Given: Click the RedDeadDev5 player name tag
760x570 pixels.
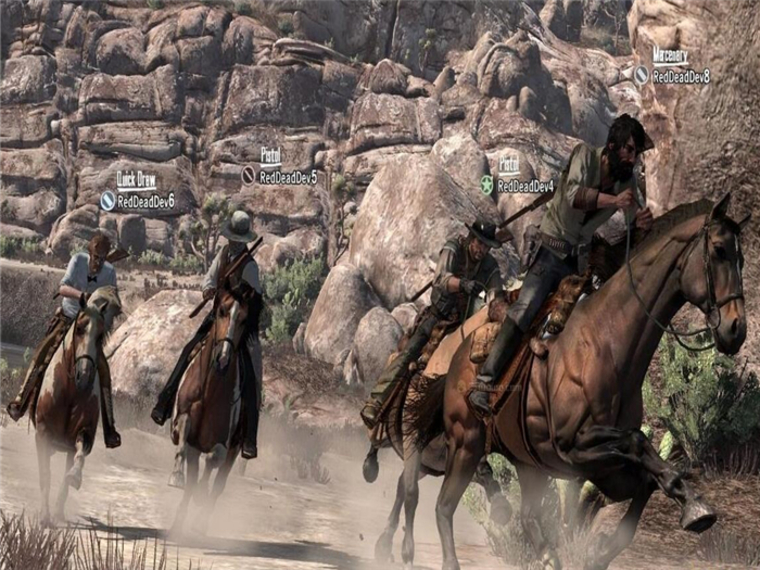Looking at the screenshot, I should [288, 177].
